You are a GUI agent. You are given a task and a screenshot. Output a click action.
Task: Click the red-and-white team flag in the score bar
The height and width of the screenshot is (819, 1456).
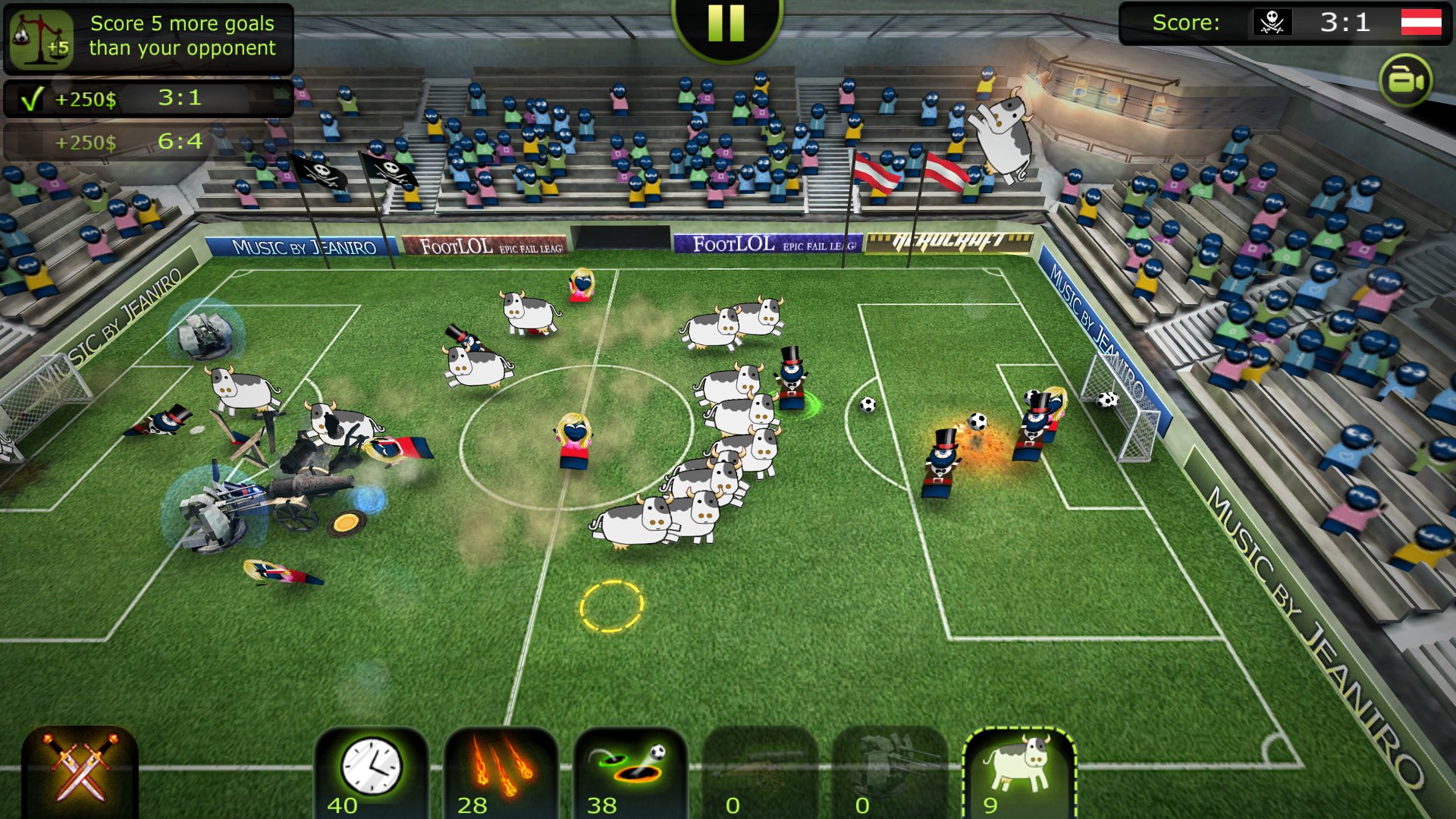(1423, 23)
